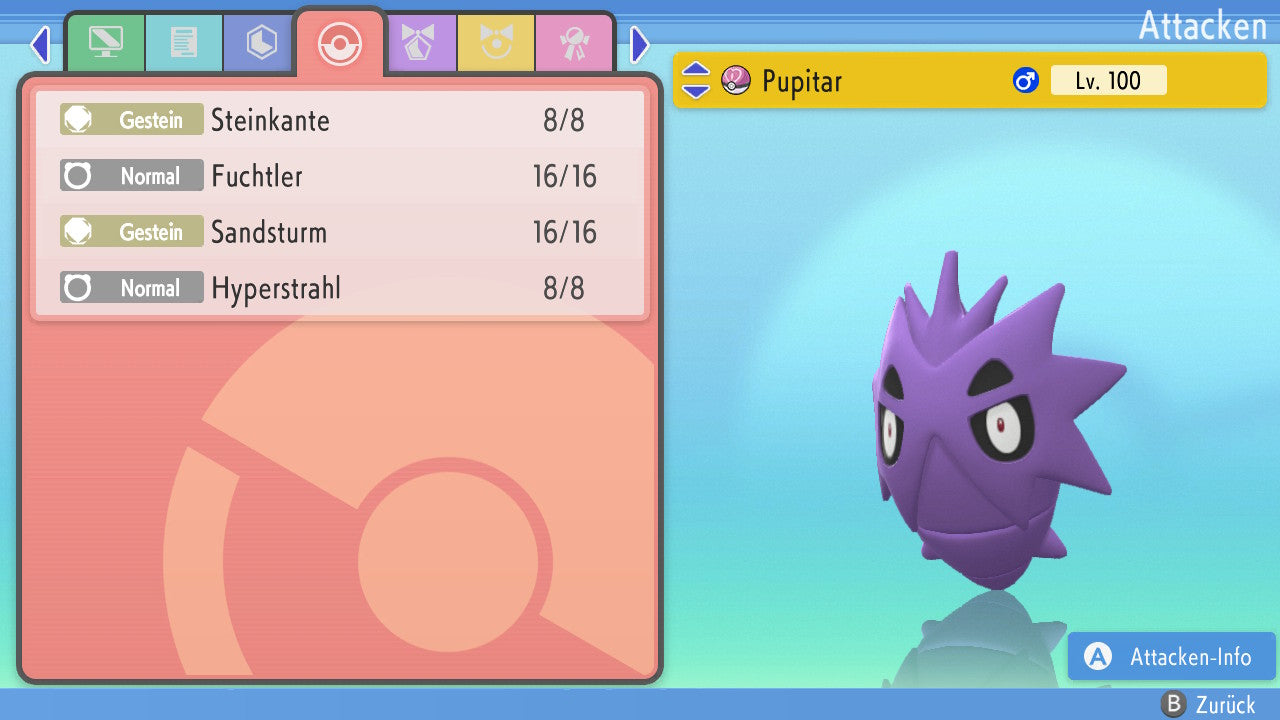
Task: Open the teal document notes tab
Action: [184, 43]
